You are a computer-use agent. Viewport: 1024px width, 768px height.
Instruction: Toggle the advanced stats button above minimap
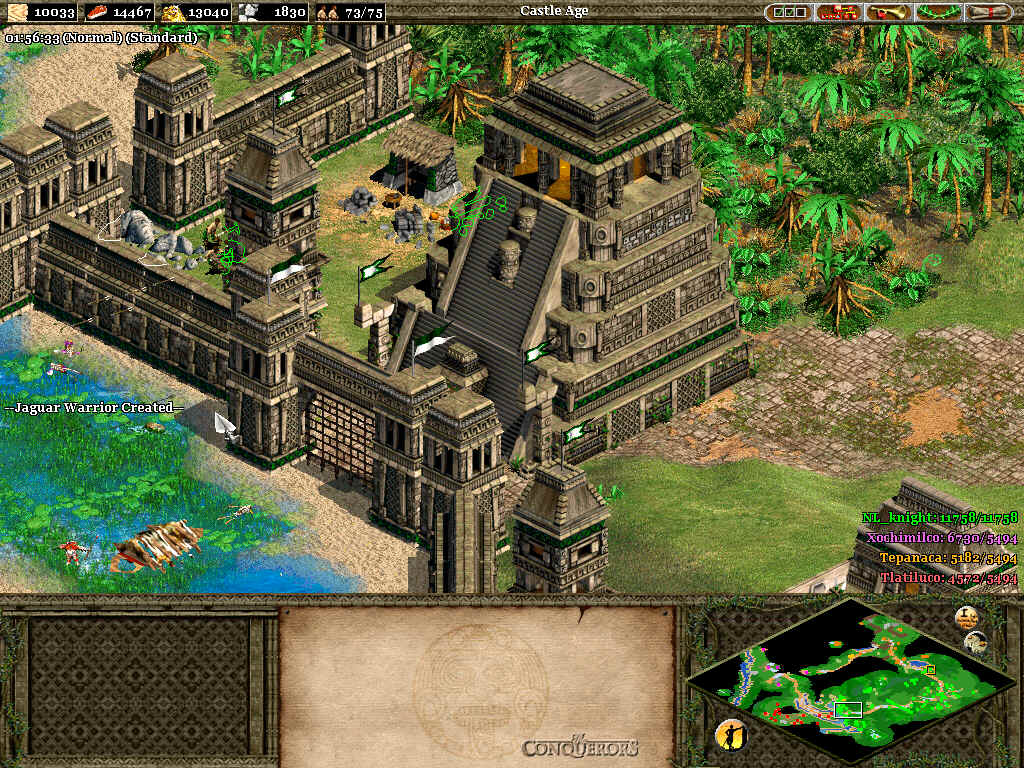(x=965, y=617)
